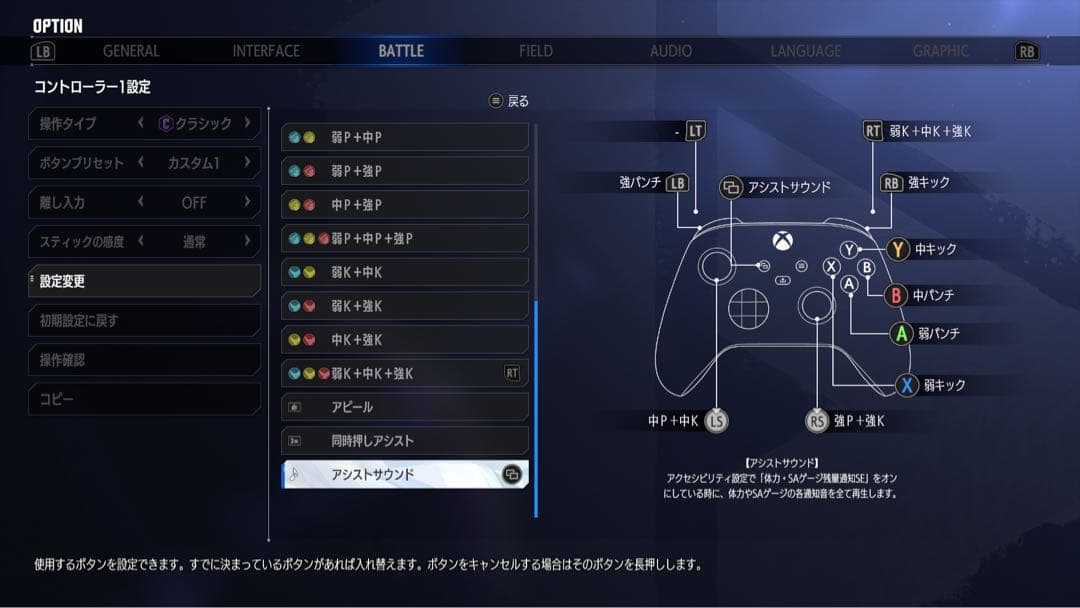Pick the 同時押しアシスト row
1080x608 pixels.
[x=405, y=441]
